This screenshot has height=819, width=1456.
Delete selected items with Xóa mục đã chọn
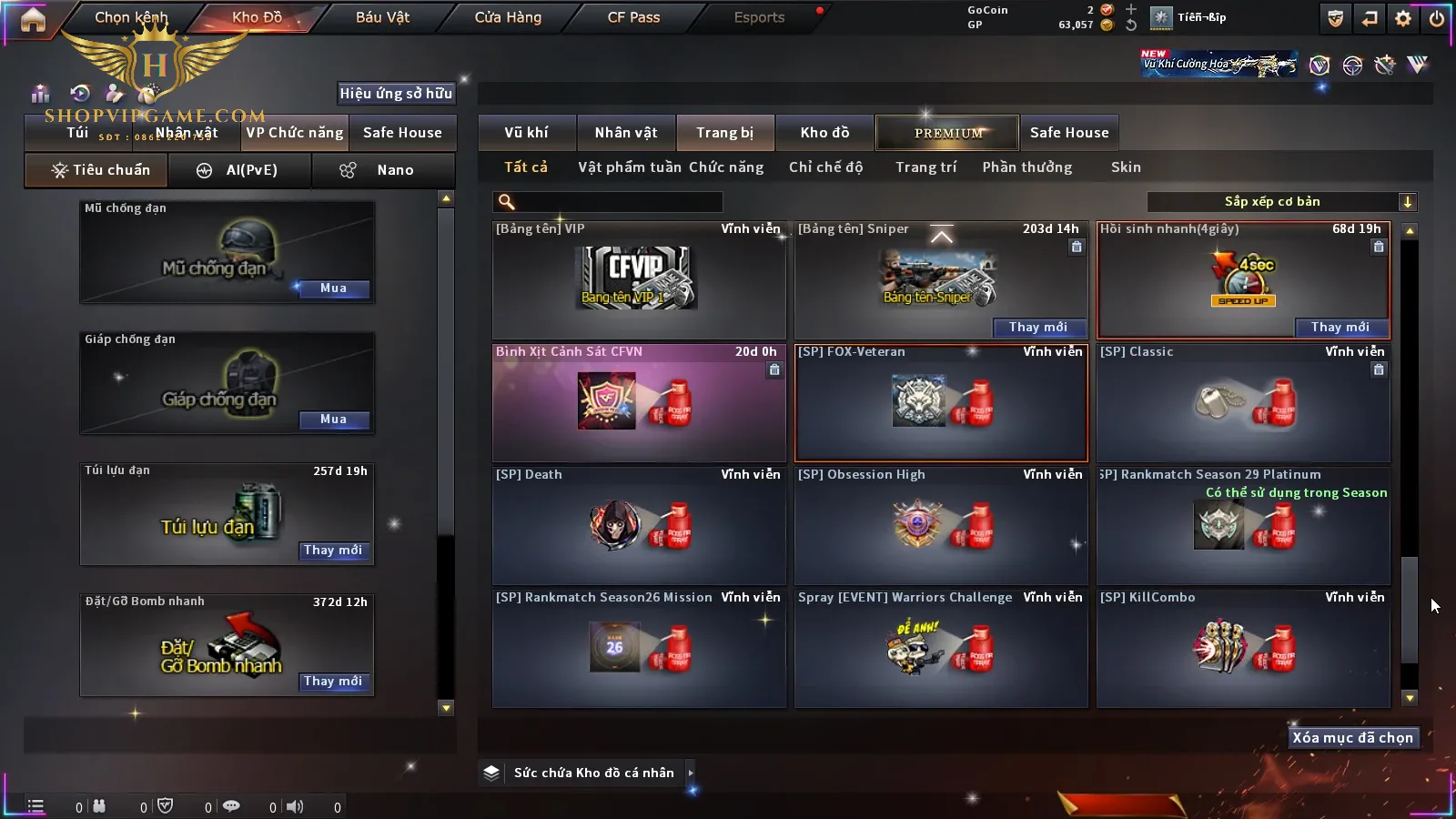1352,738
